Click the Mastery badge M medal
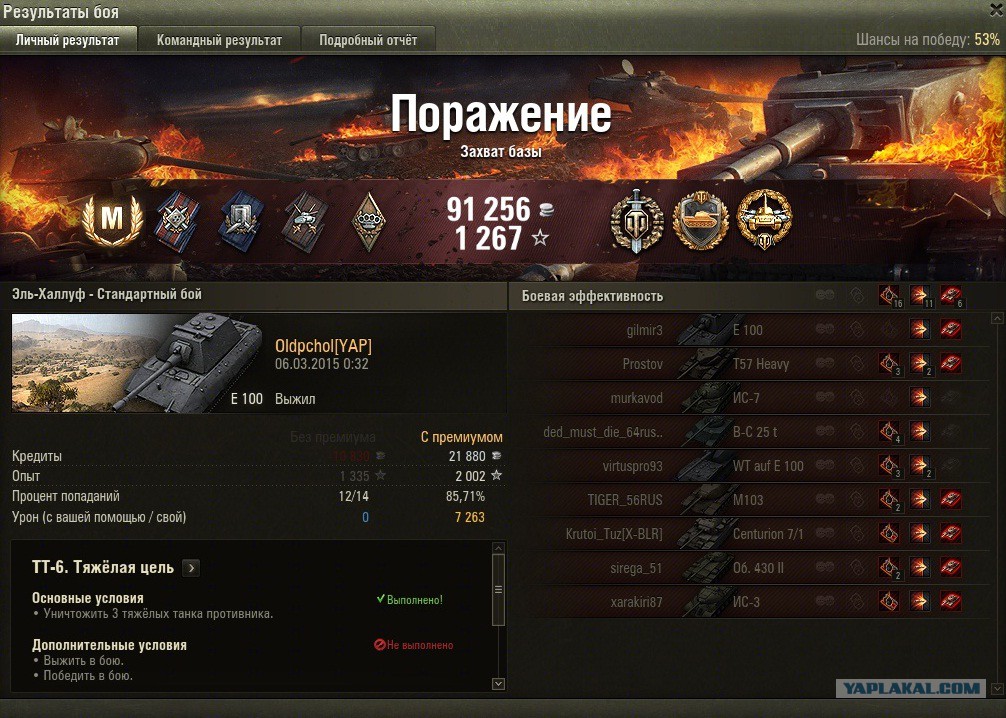Screen dimensions: 1006x718 point(111,219)
